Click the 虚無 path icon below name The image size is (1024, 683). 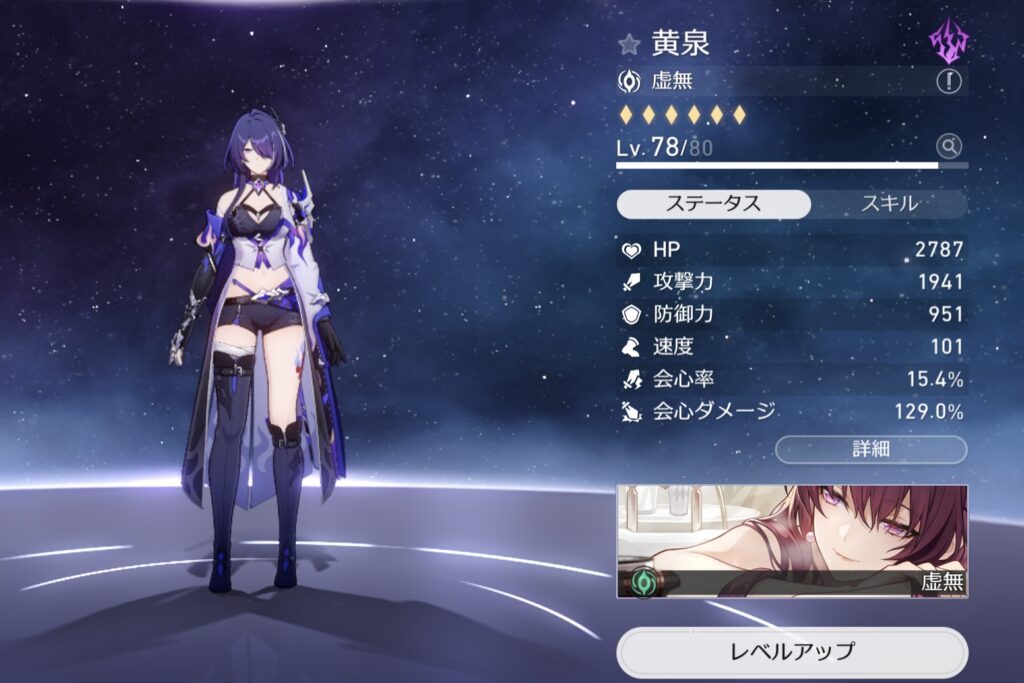pyautogui.click(x=630, y=82)
